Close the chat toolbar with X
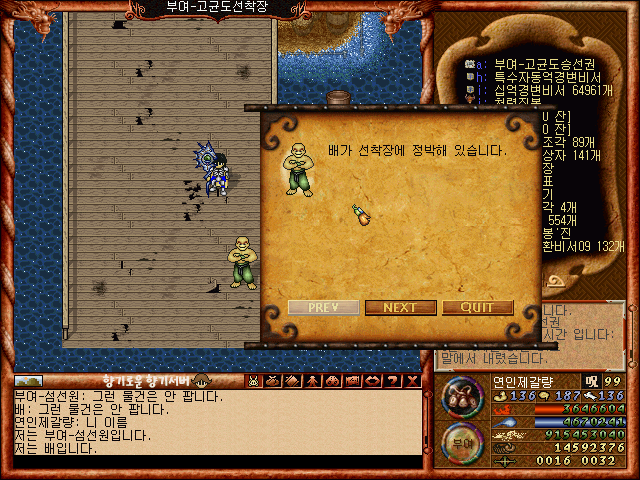The width and height of the screenshot is (640, 480). [412, 381]
